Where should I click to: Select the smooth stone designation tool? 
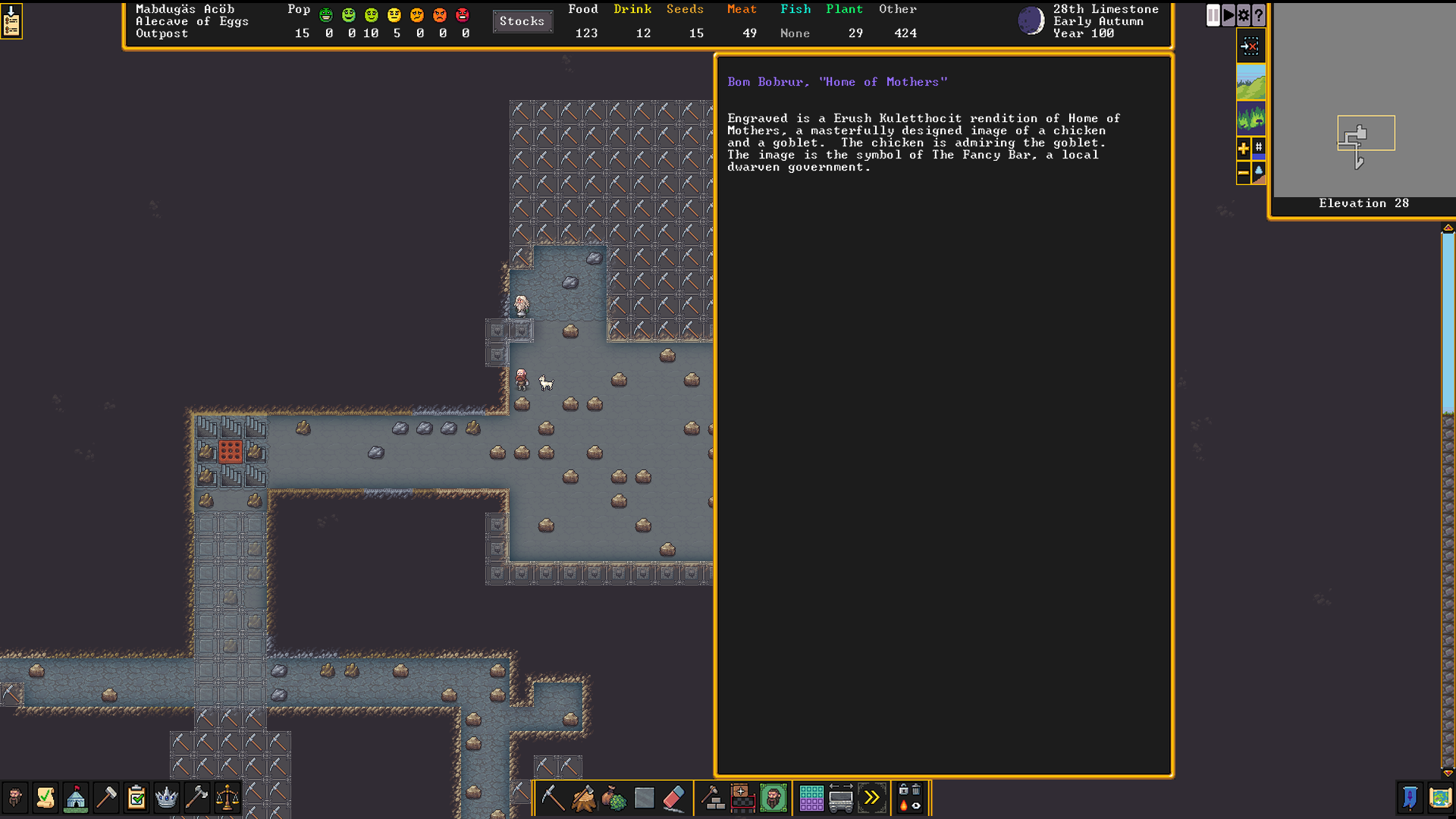point(643,798)
